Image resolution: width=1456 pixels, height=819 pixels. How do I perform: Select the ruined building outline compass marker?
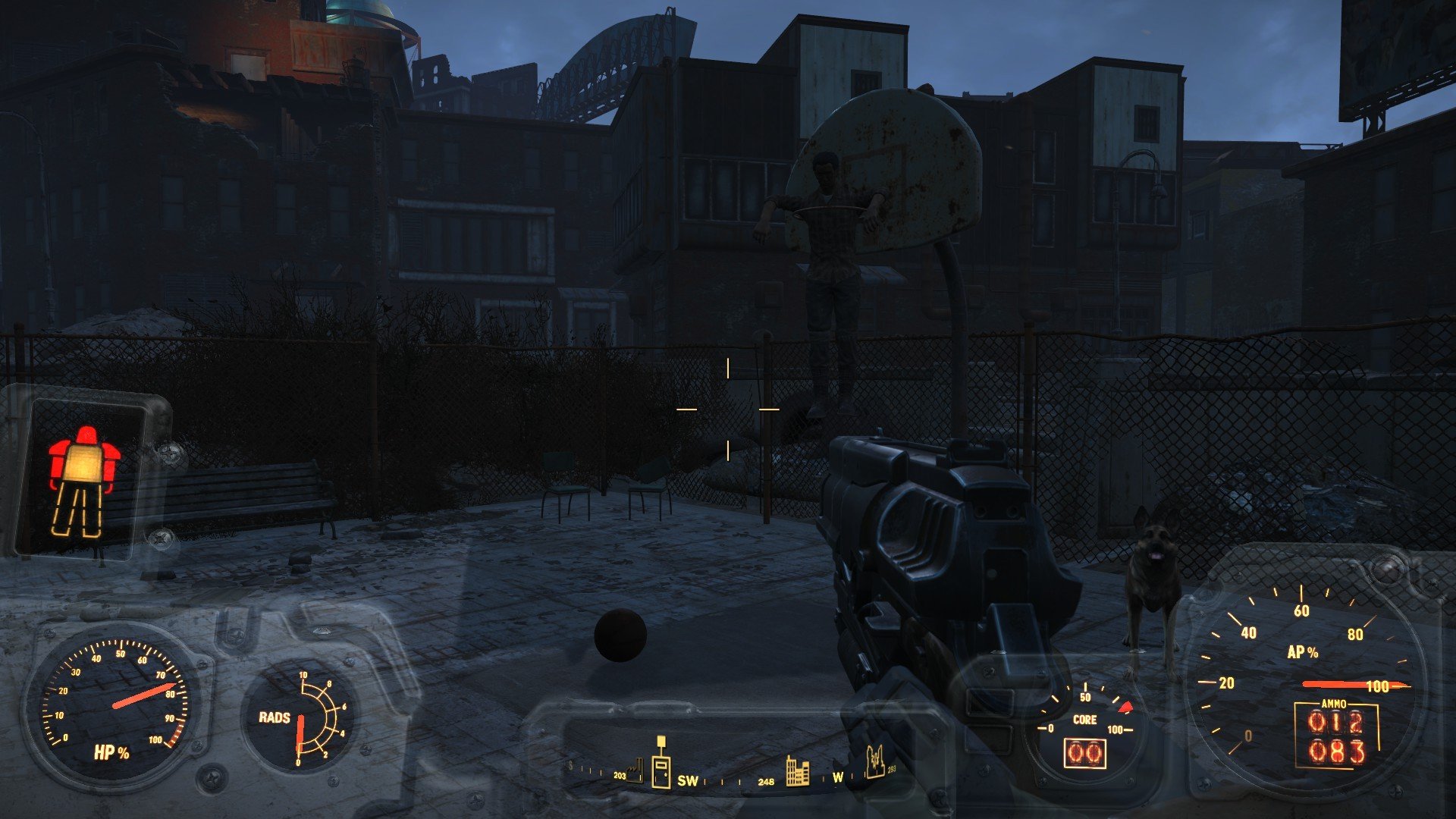point(876,761)
